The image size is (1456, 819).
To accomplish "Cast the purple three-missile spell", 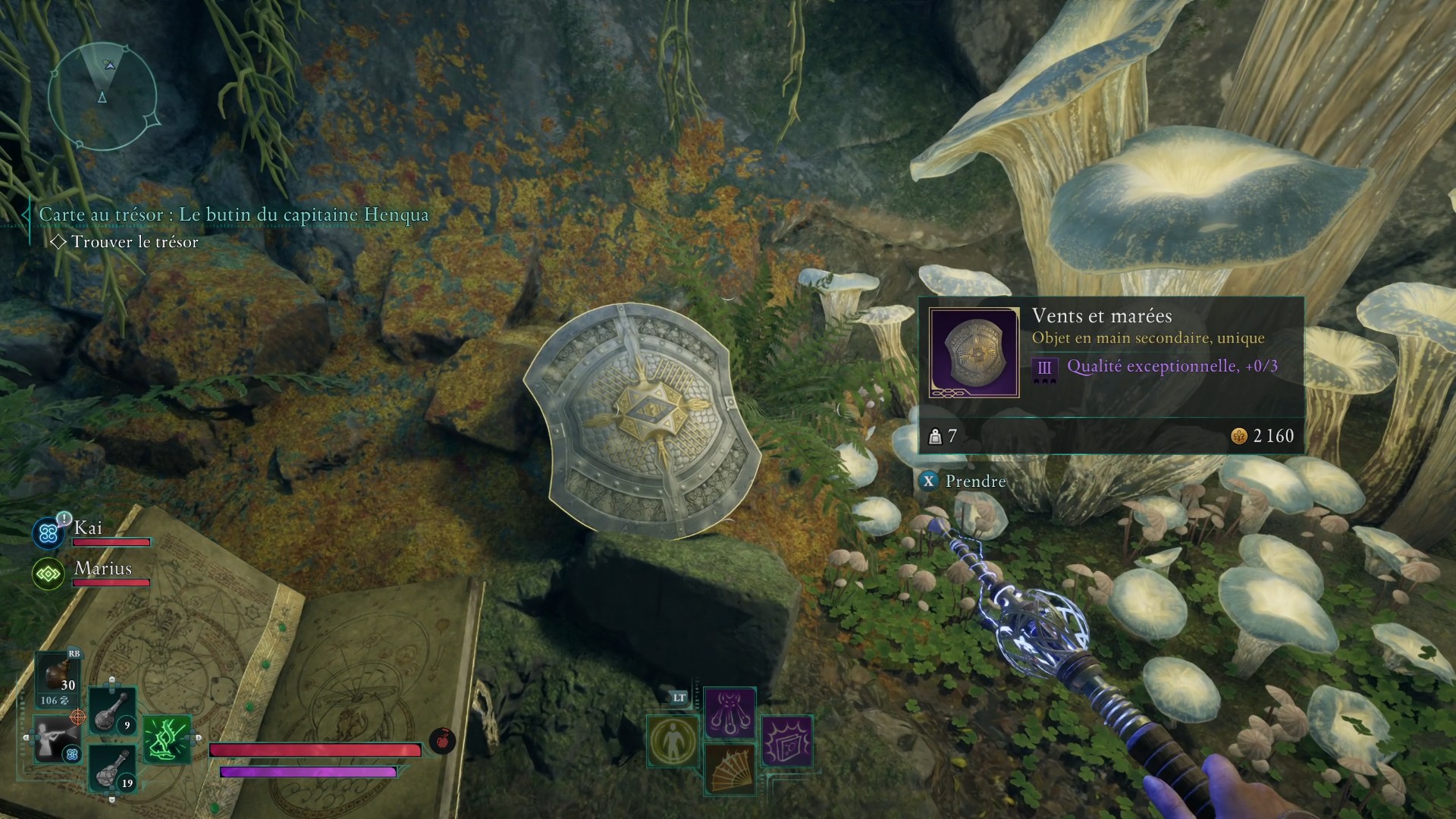I will coord(730,713).
